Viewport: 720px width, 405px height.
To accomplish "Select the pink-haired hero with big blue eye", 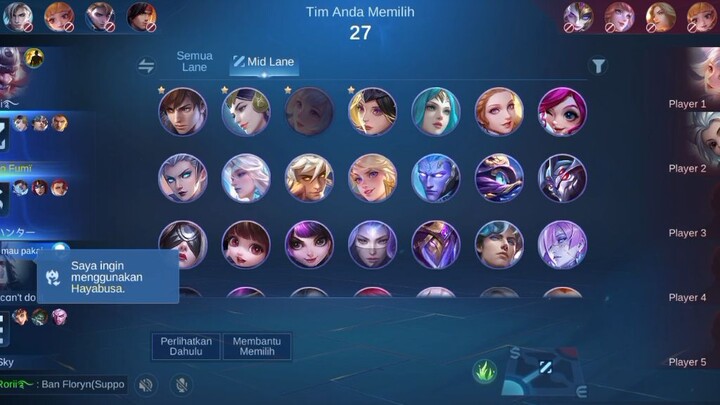I will (562, 112).
